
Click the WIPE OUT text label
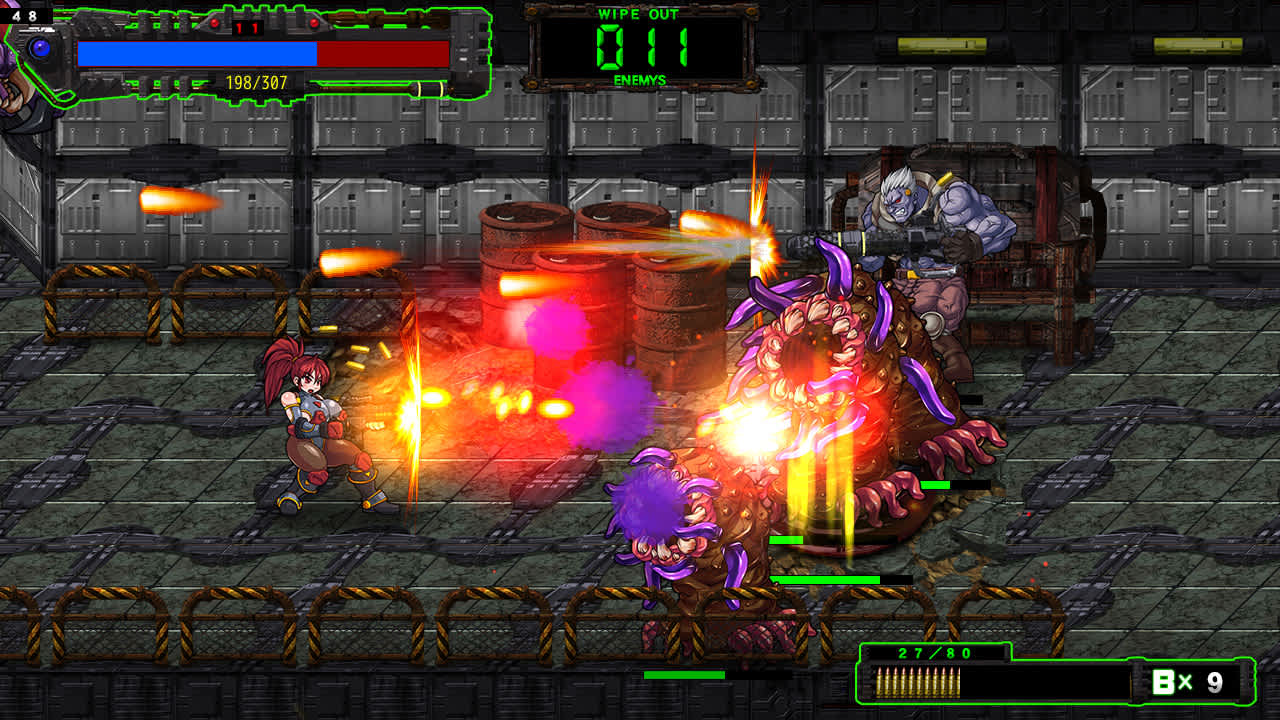640,15
